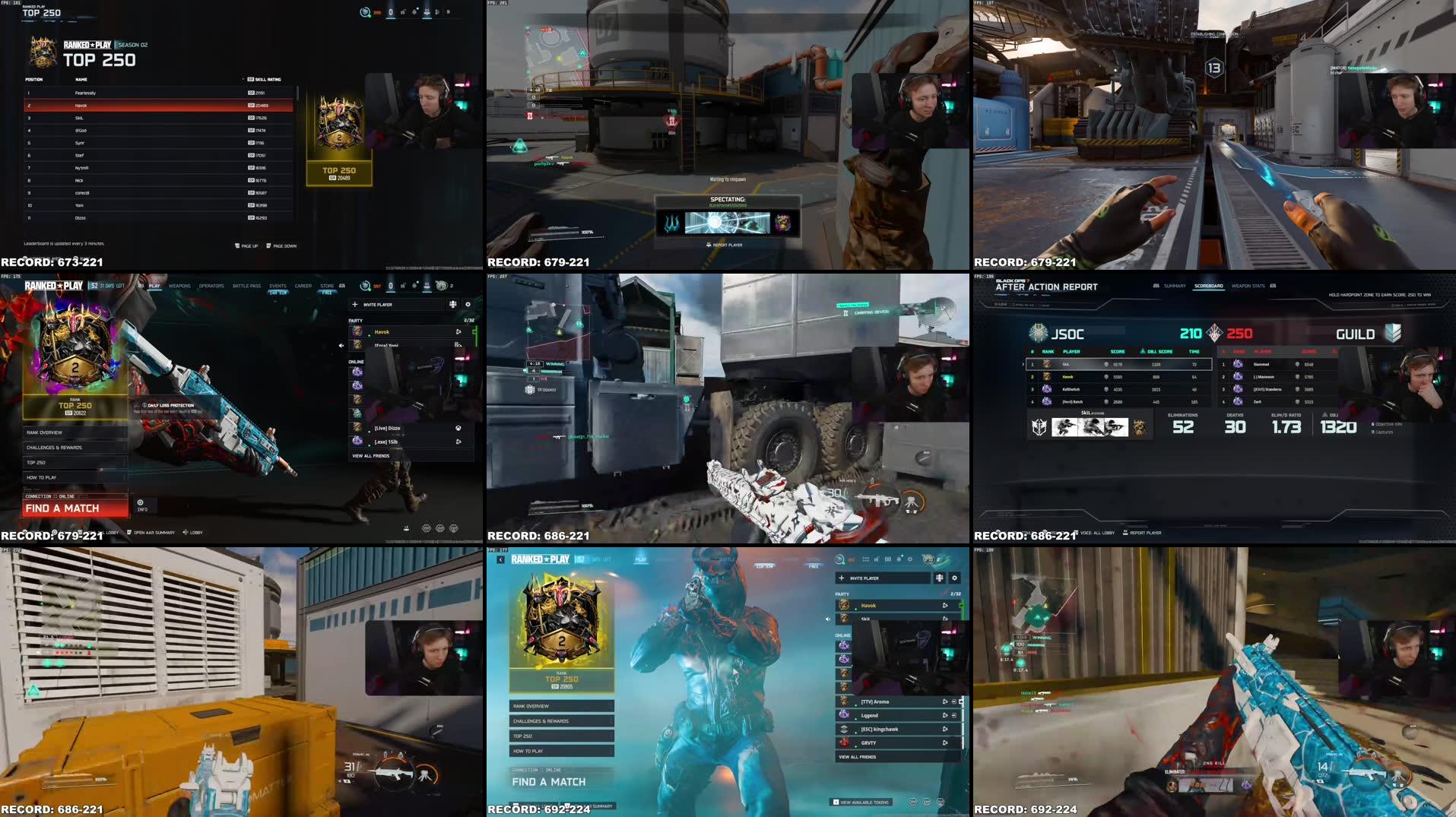
Task: Click the Xbox platform icon next to [Live] Dizzo
Action: point(459,429)
